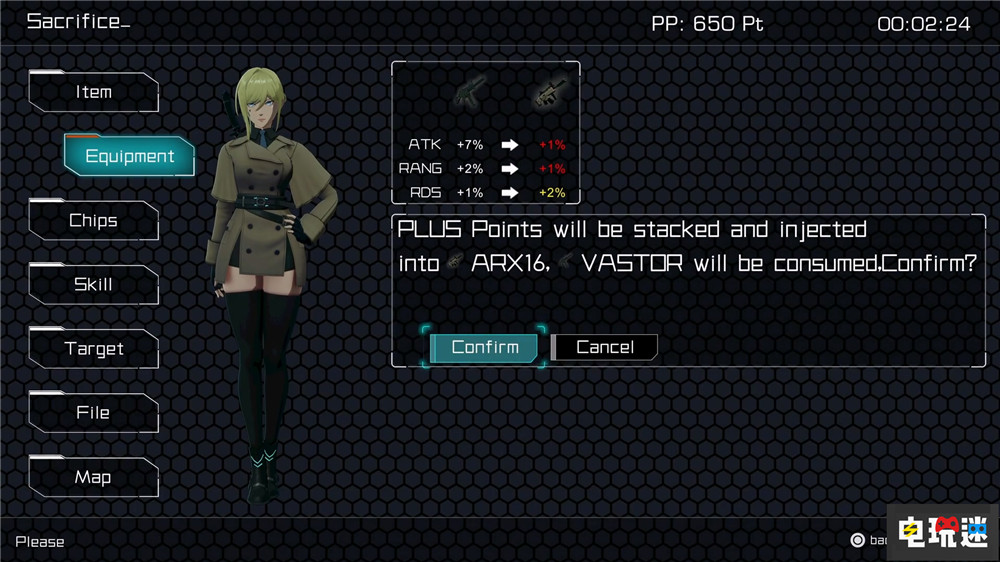The image size is (1000, 562).
Task: Open the Item menu
Action: coord(94,92)
